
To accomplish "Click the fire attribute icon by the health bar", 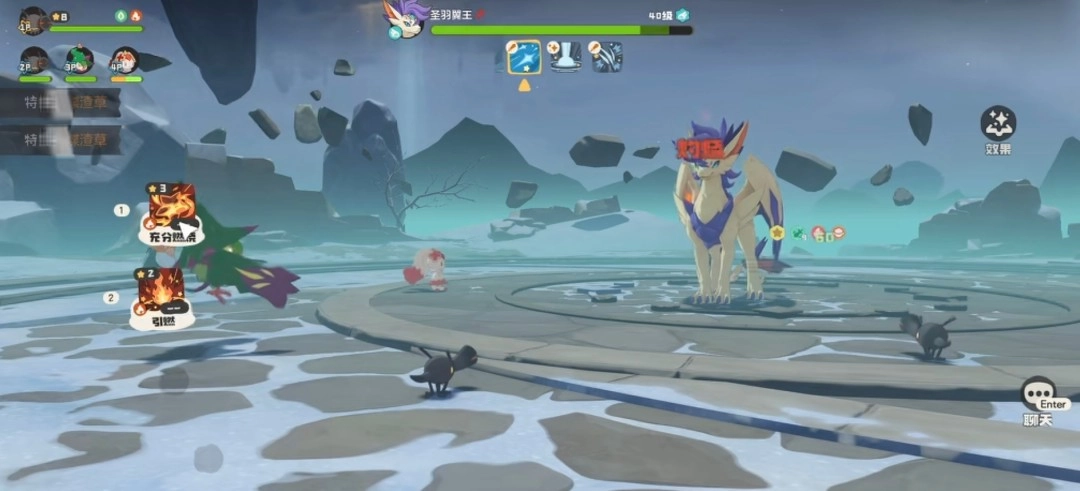I will click(136, 16).
